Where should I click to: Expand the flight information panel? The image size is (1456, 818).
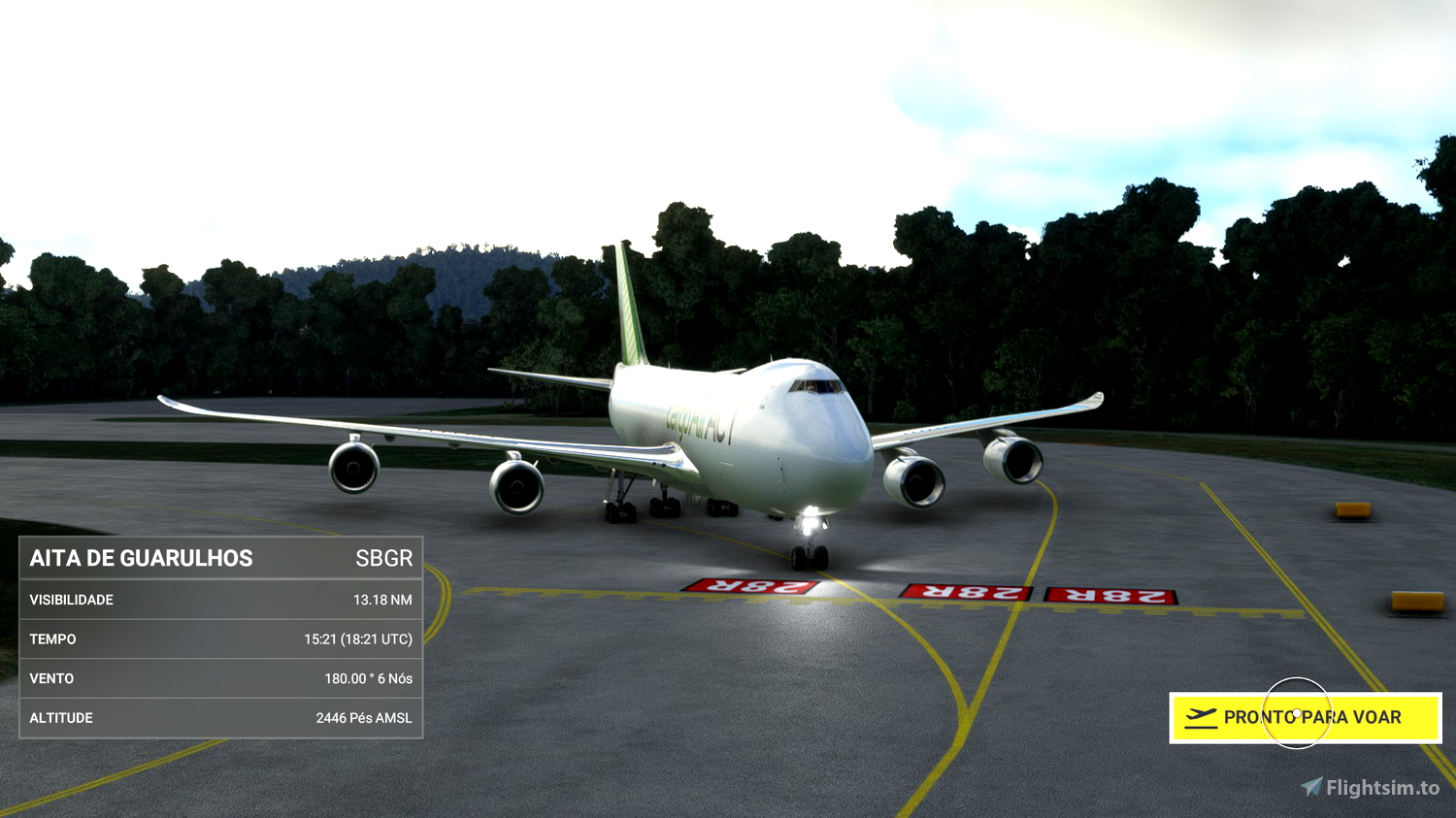[220, 638]
